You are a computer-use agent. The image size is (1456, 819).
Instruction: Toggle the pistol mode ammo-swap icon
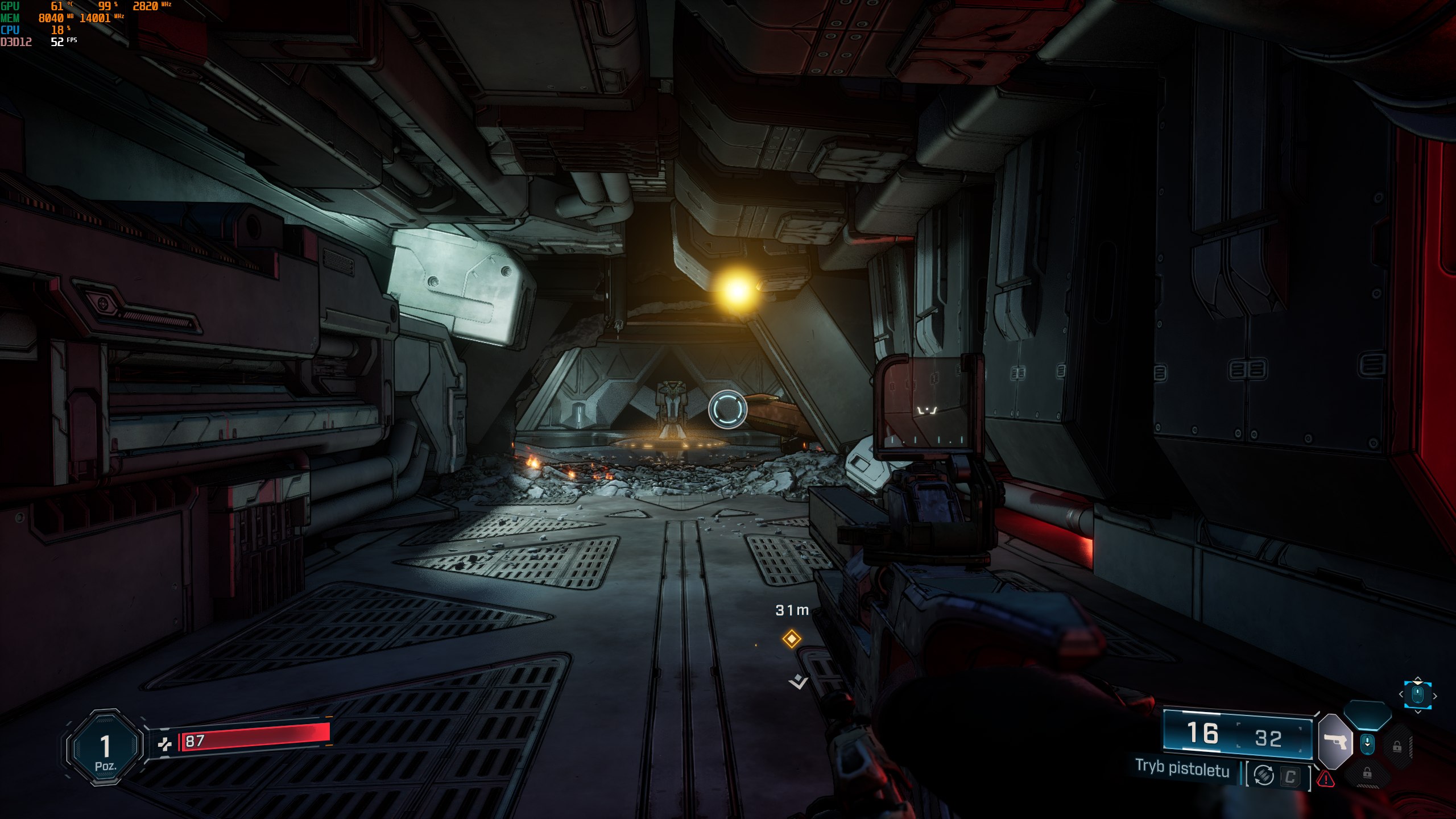(1264, 775)
